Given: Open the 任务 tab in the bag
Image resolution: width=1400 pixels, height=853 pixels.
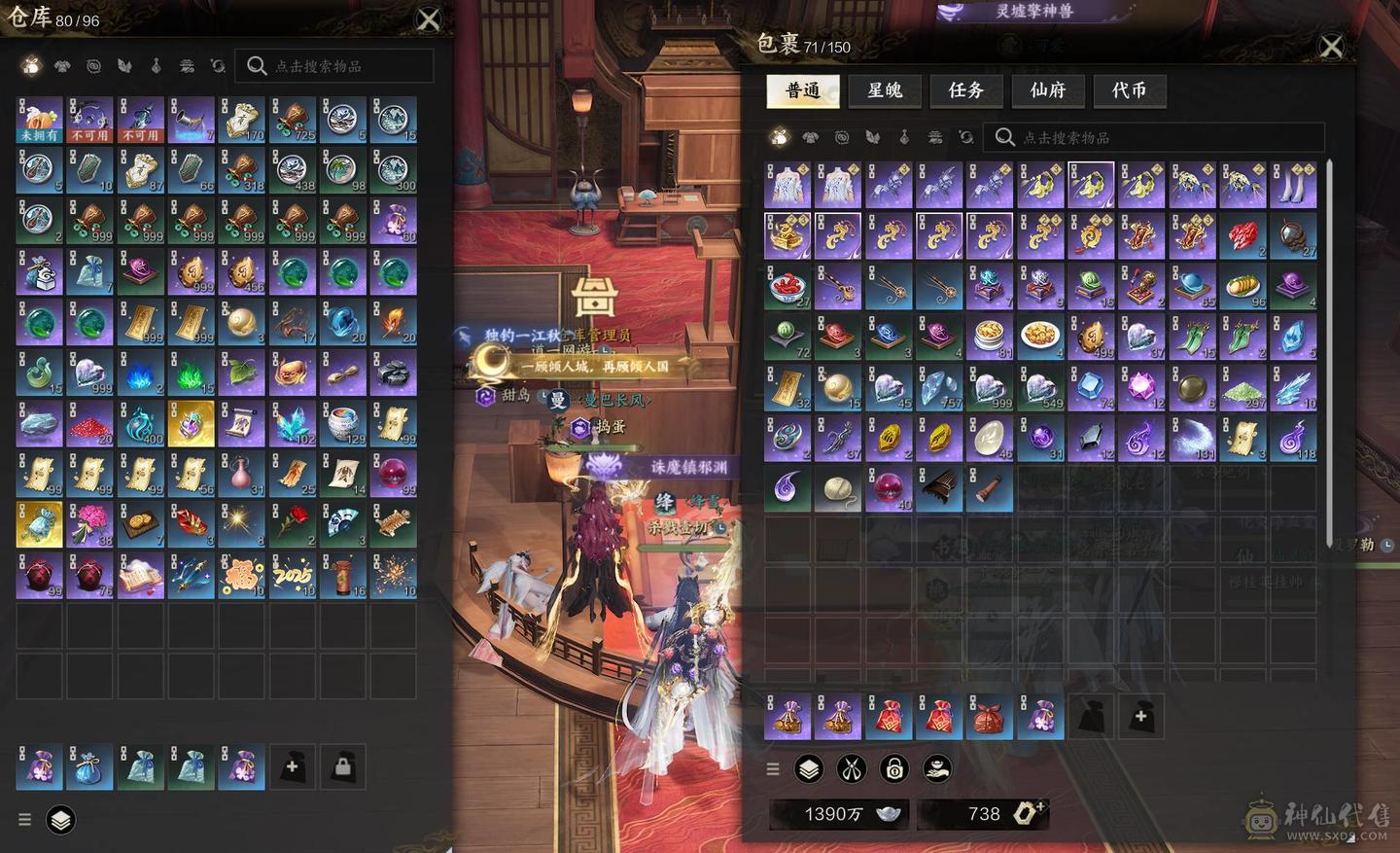Looking at the screenshot, I should 966,90.
